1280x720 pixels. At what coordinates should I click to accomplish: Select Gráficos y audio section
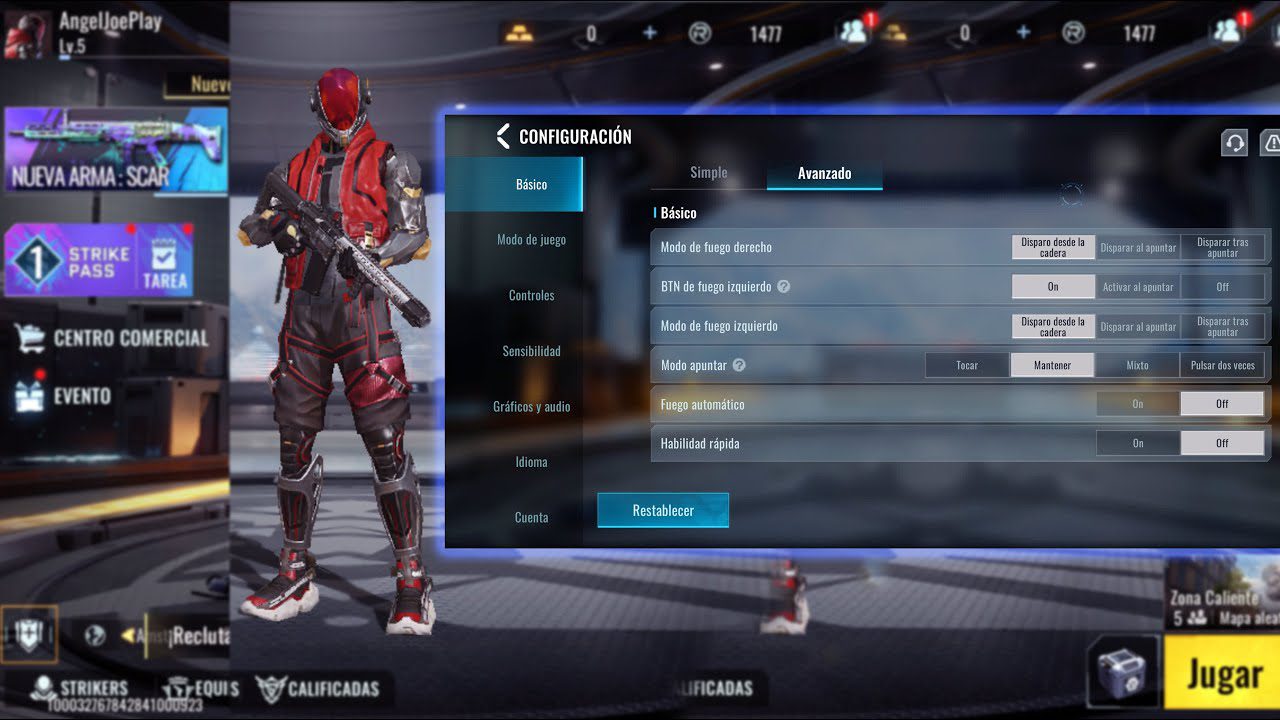(x=531, y=407)
